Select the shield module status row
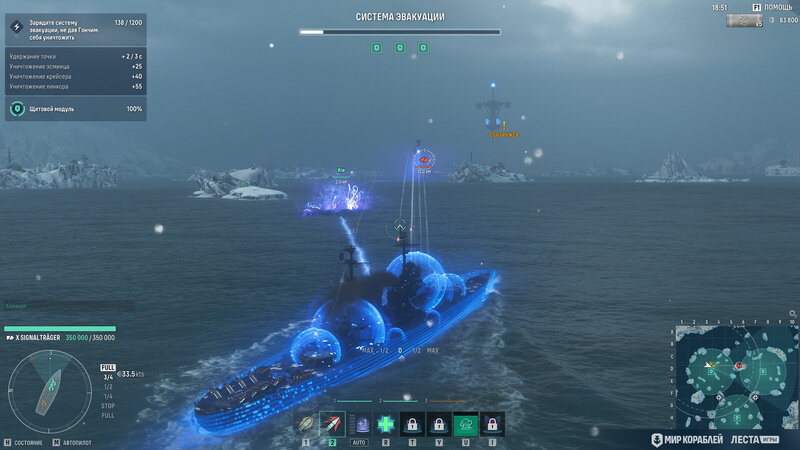 tap(76, 108)
